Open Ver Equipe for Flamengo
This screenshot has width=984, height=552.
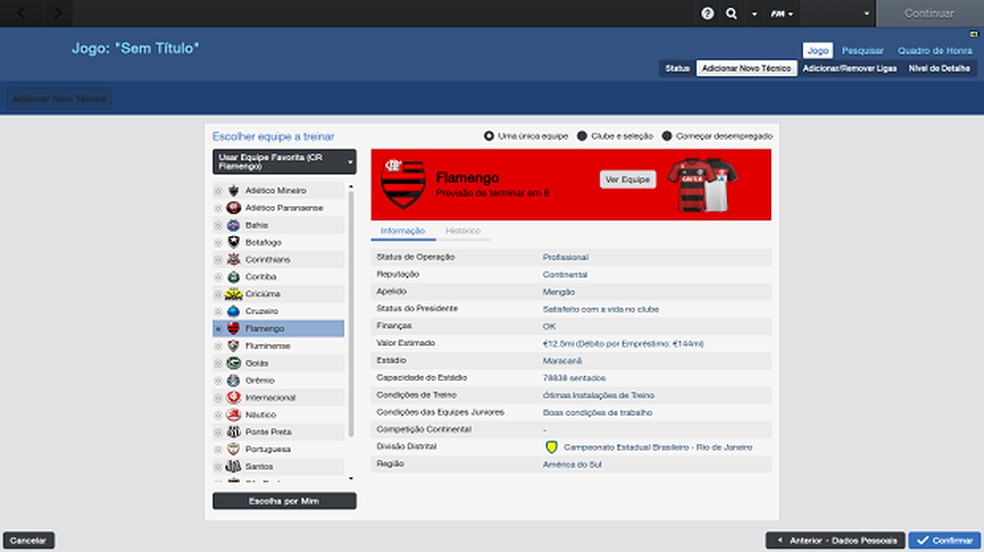pyautogui.click(x=628, y=179)
